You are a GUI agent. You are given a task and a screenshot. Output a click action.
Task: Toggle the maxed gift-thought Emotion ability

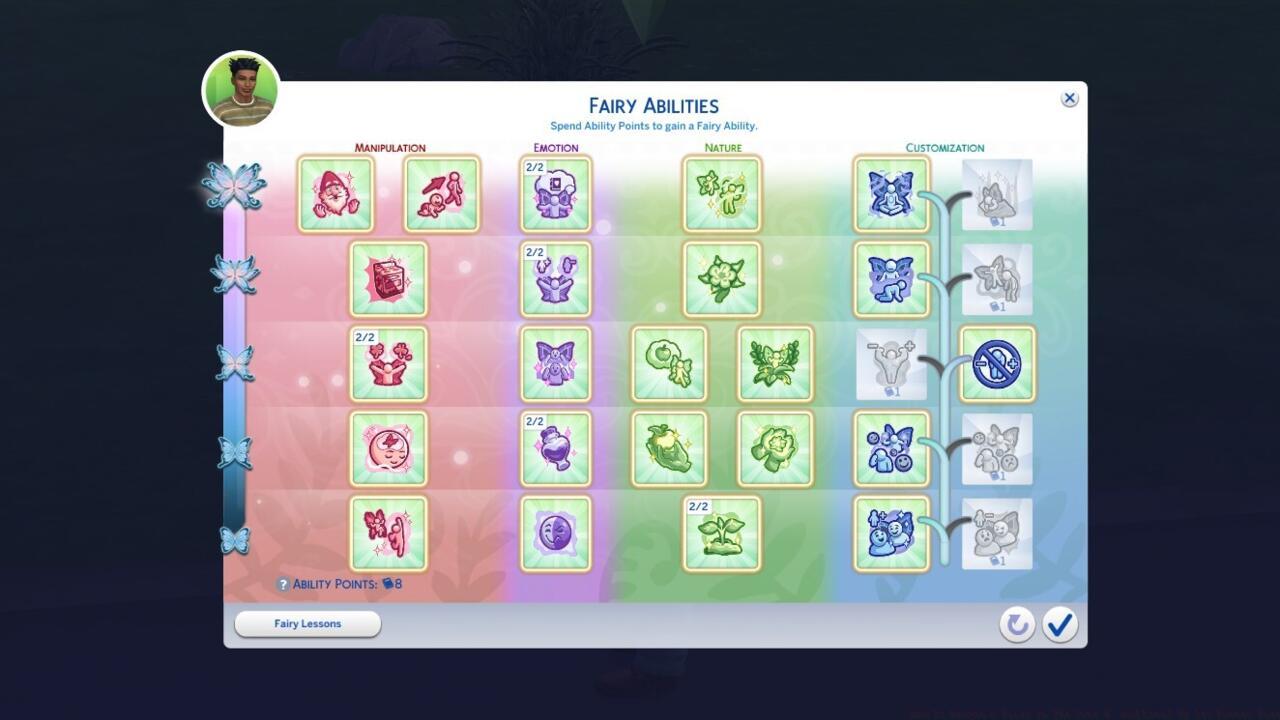coord(555,193)
